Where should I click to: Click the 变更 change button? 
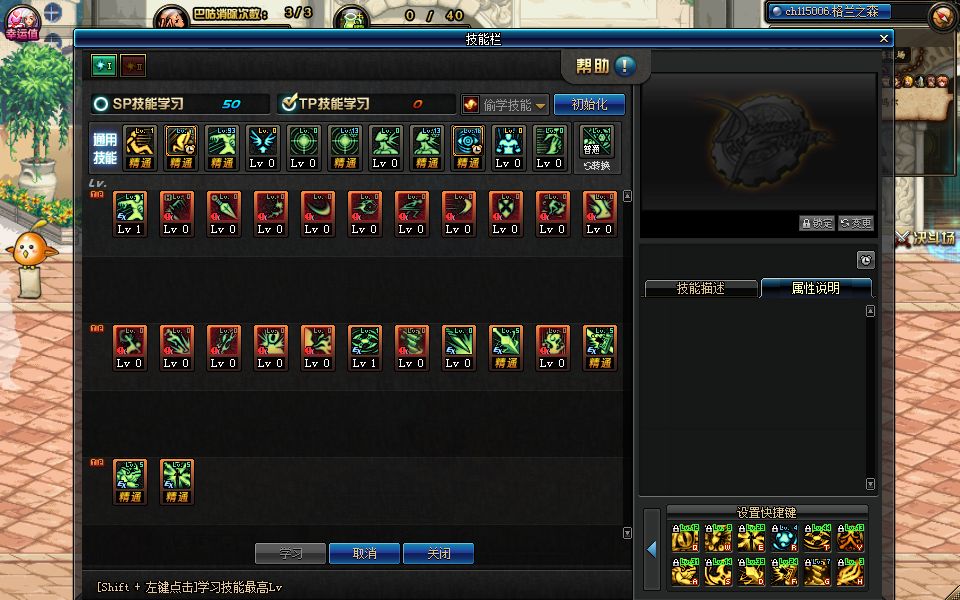click(855, 223)
